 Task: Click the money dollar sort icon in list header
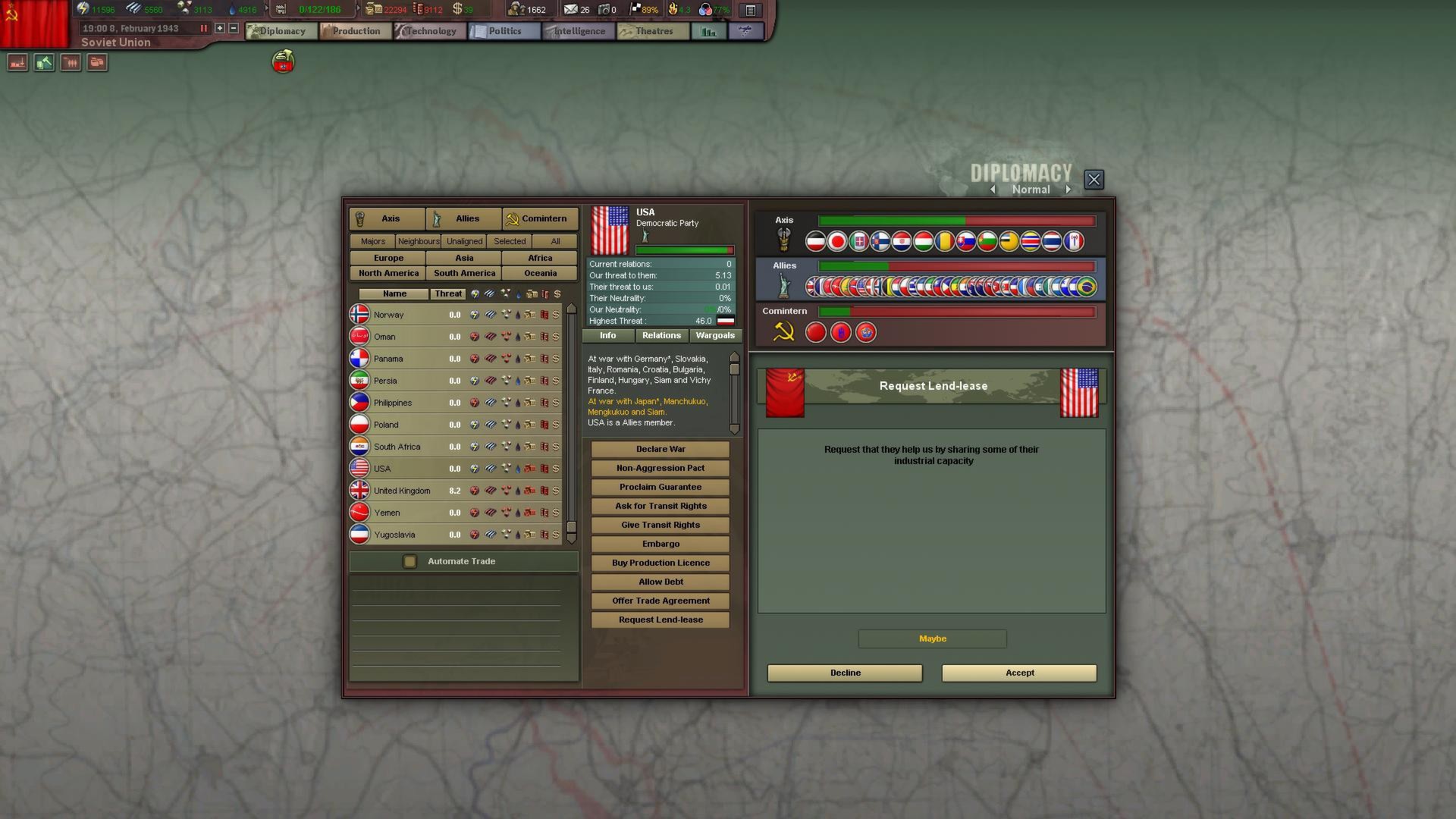coord(557,293)
